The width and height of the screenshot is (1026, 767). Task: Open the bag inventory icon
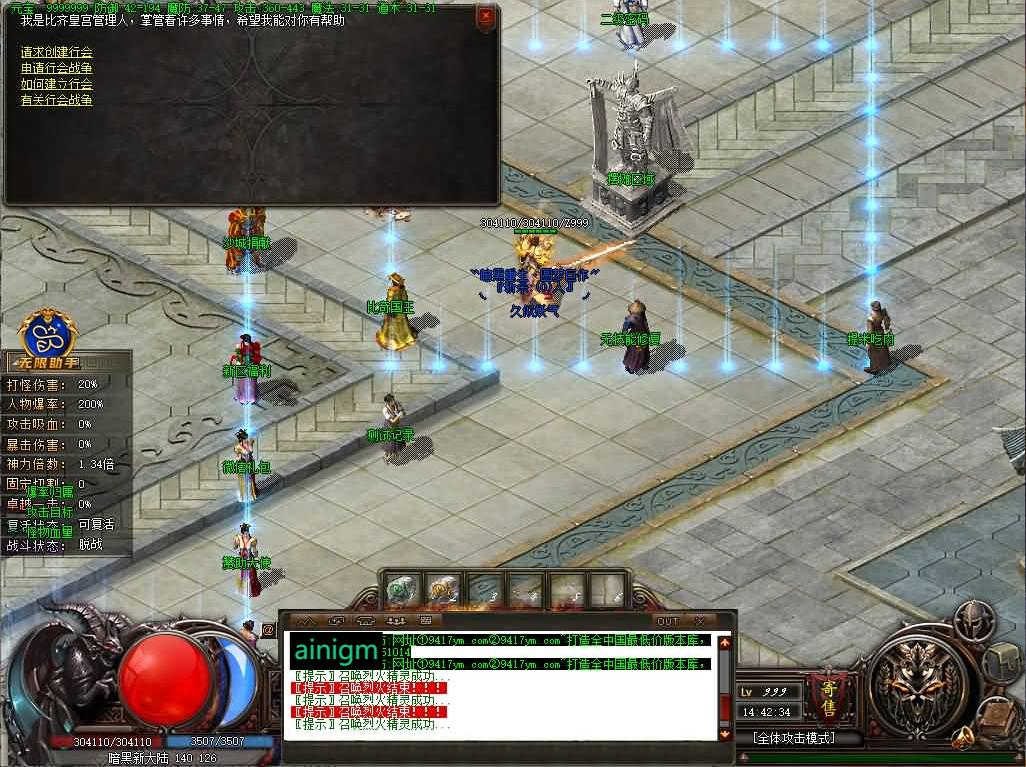(x=1002, y=661)
